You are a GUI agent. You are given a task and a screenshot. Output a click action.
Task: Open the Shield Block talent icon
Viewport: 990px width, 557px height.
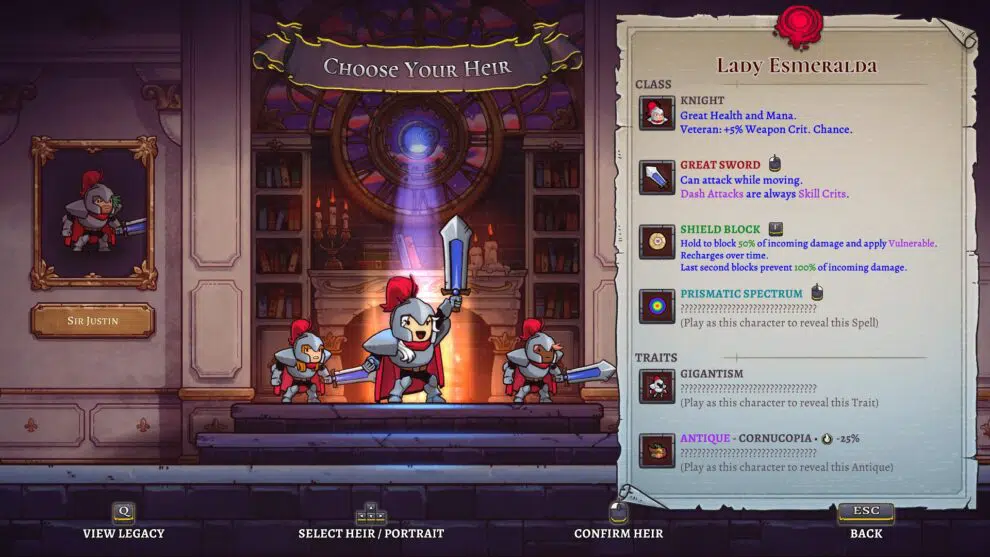coord(656,242)
